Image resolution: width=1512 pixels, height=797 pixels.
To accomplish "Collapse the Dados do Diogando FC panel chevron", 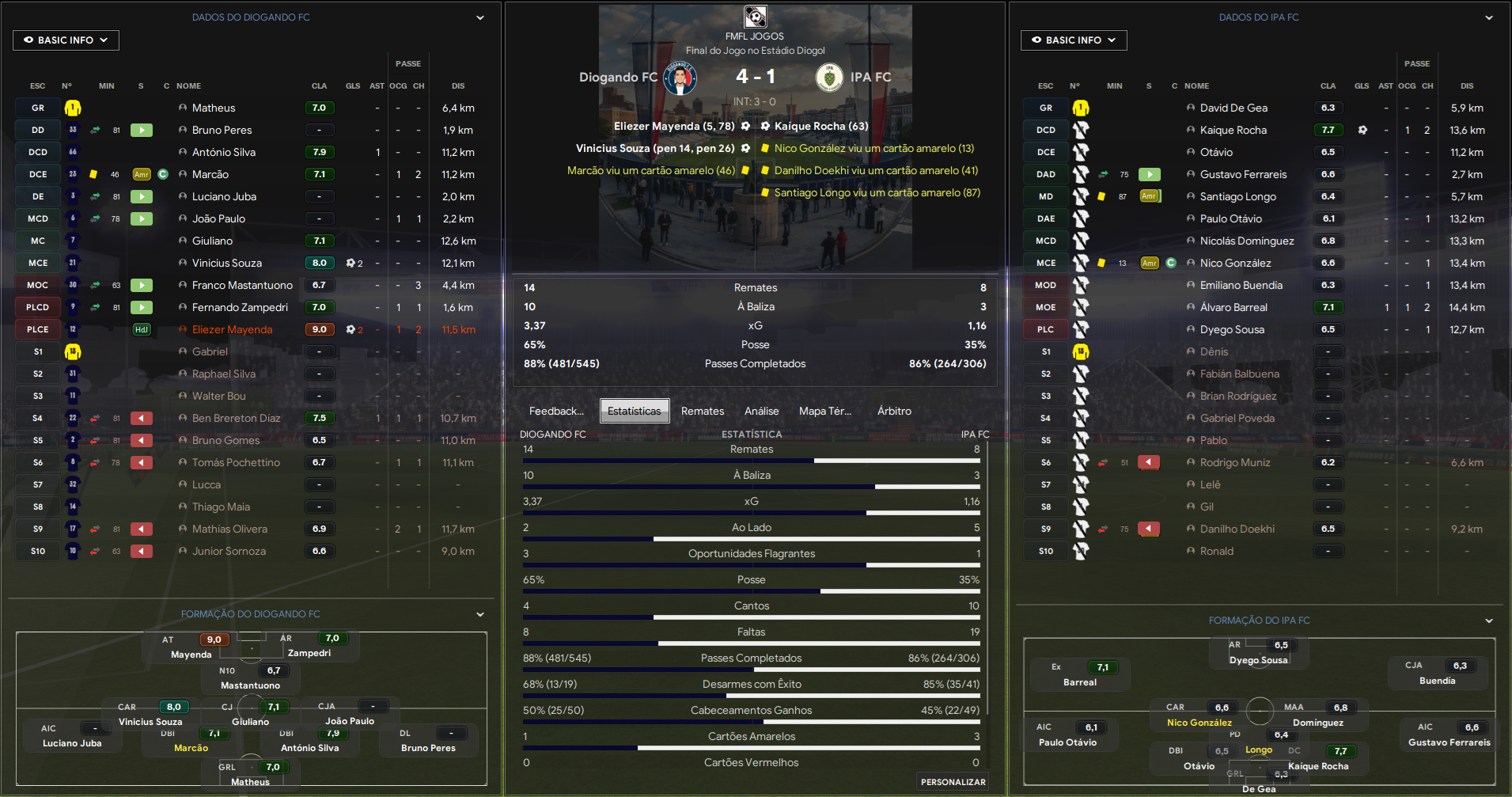I will 479,17.
